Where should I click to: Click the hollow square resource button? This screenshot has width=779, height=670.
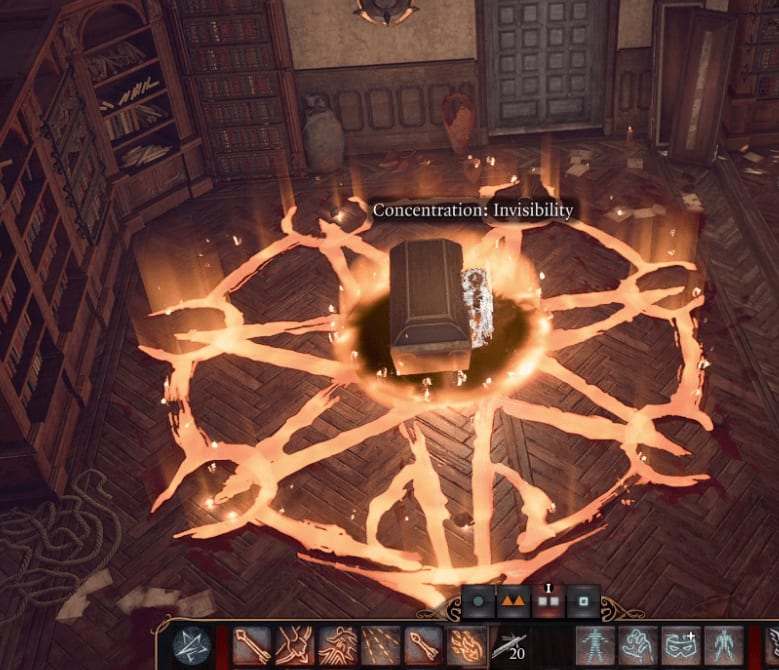tap(582, 603)
